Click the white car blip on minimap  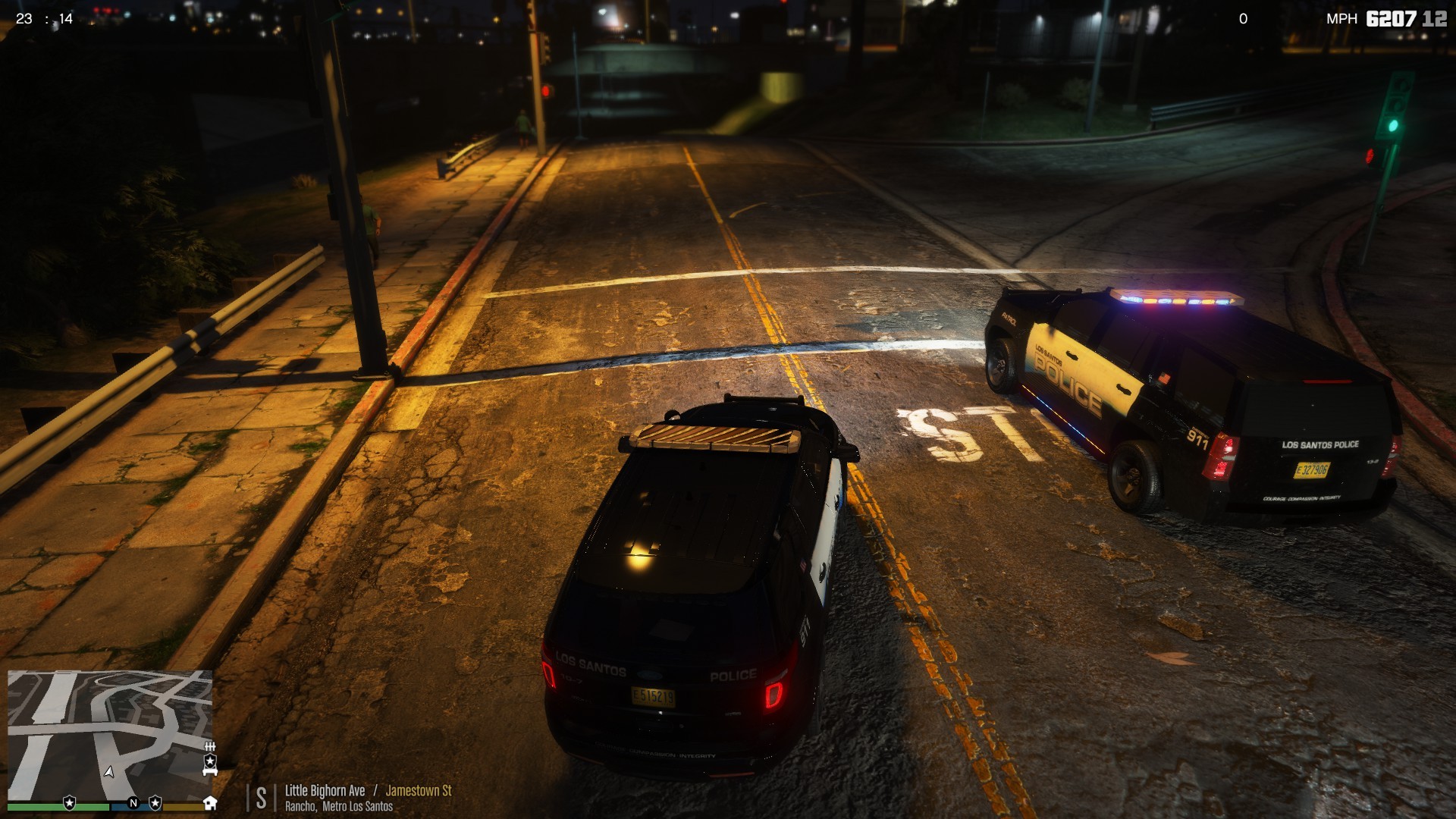tap(210, 771)
